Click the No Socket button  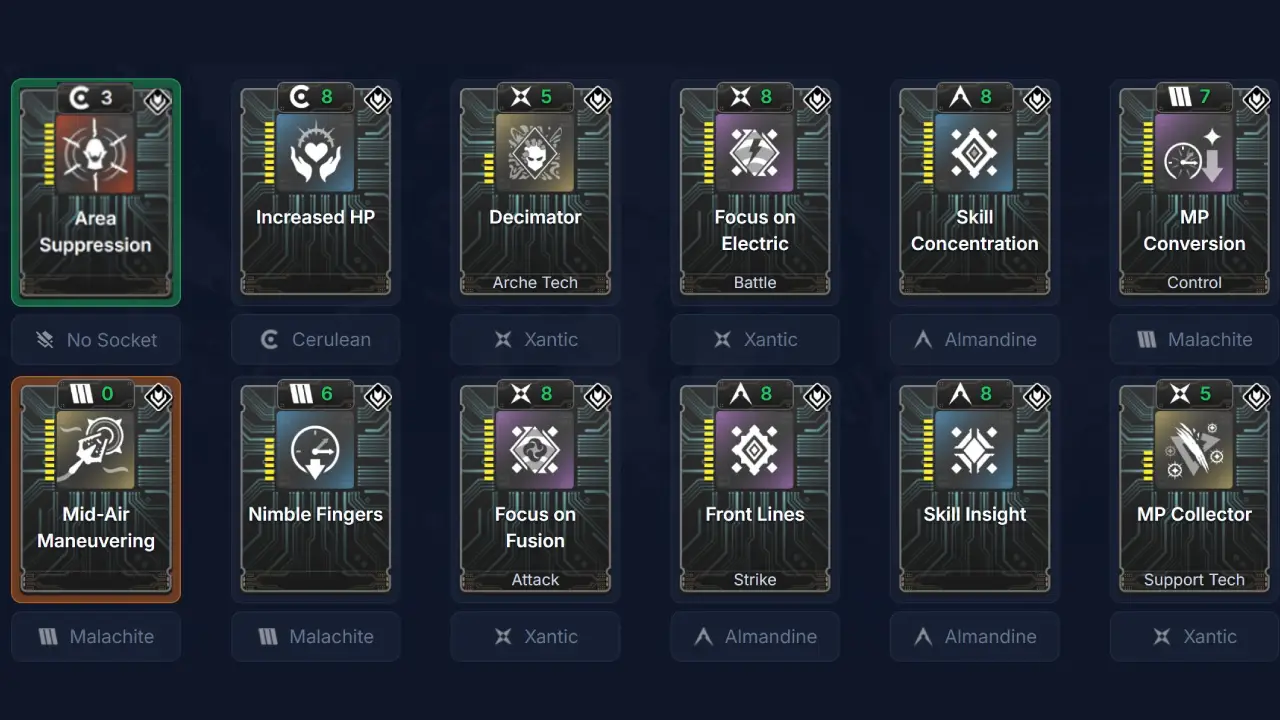[x=96, y=339]
